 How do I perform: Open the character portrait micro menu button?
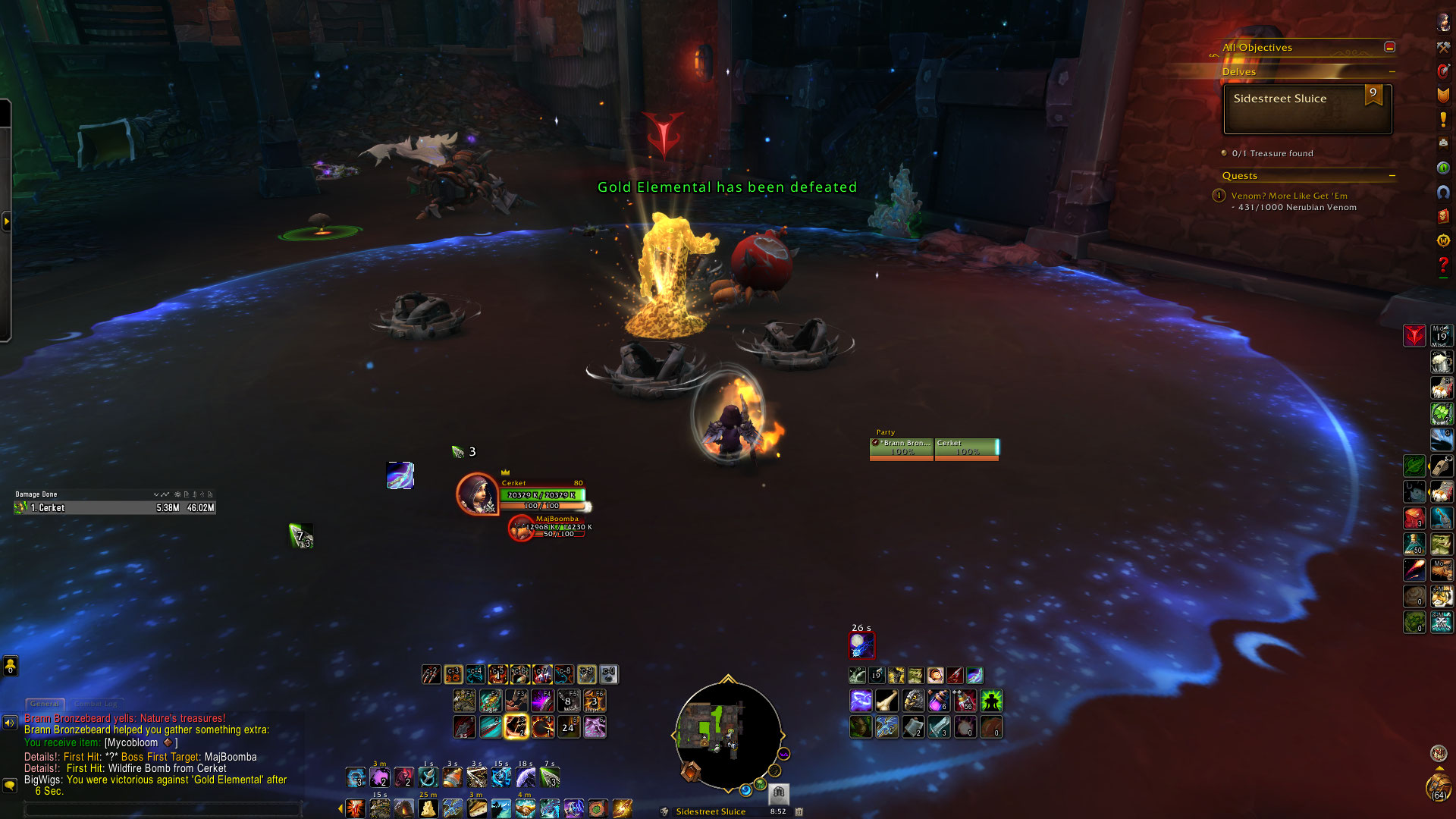1443,22
